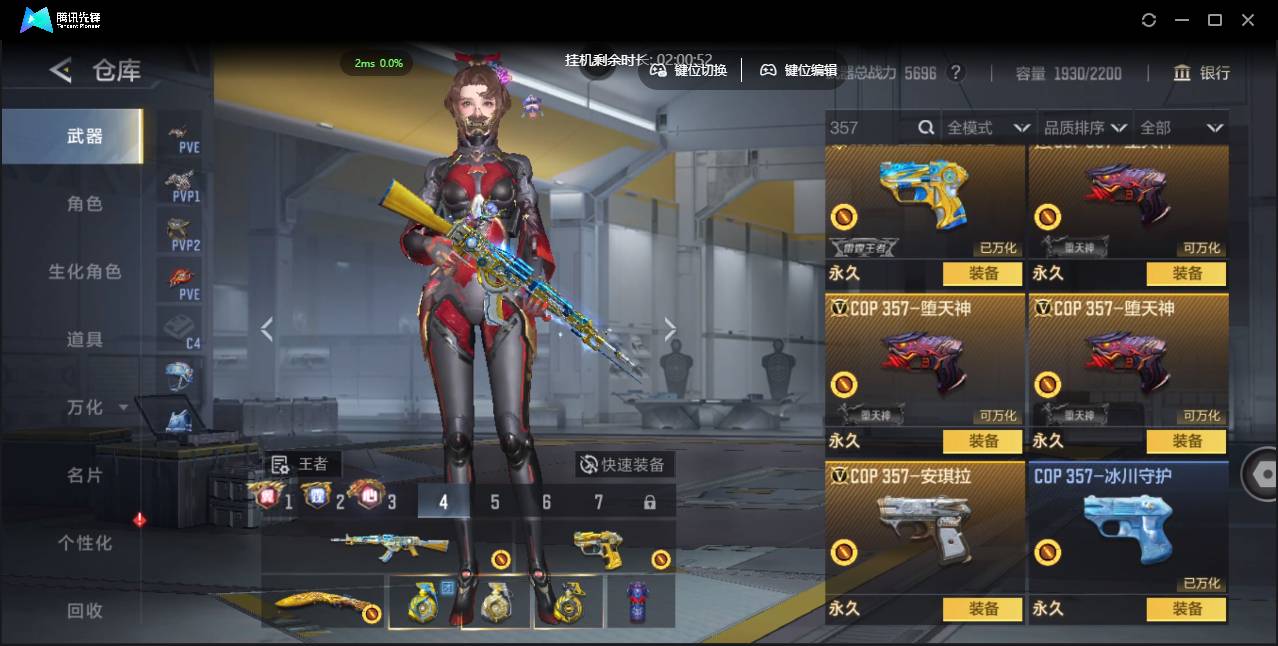Screen dimensions: 1278x646
Task: Select loadout slot 5
Action: (495, 502)
